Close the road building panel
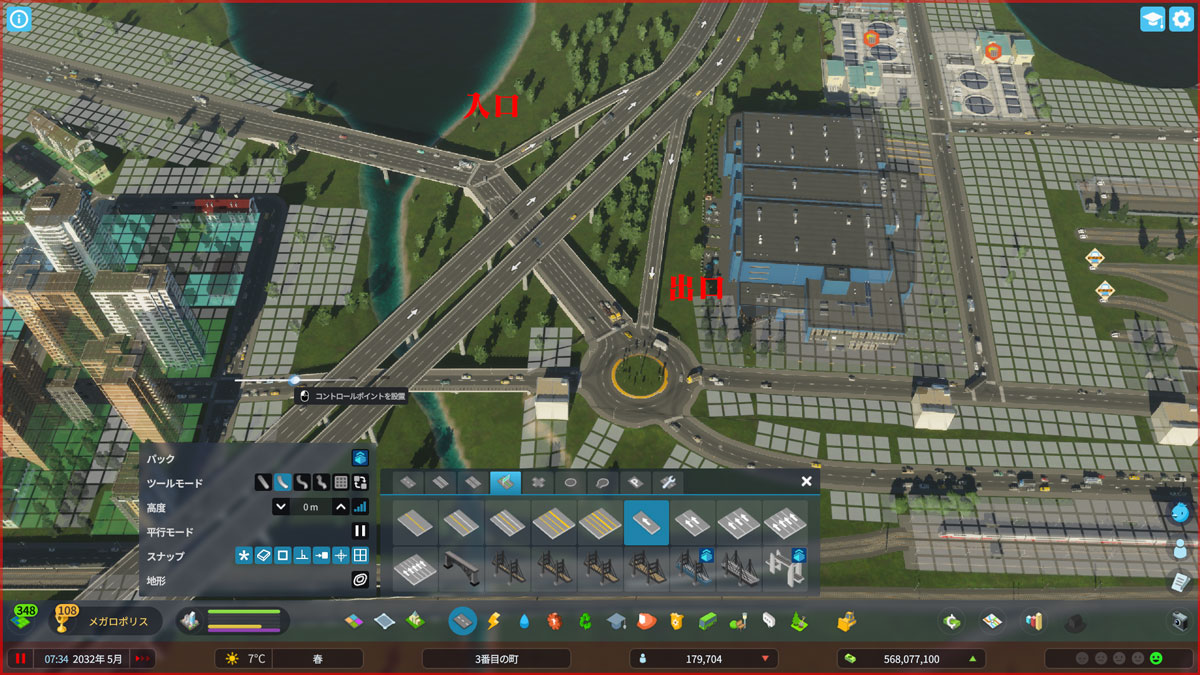This screenshot has width=1200, height=675. (806, 481)
